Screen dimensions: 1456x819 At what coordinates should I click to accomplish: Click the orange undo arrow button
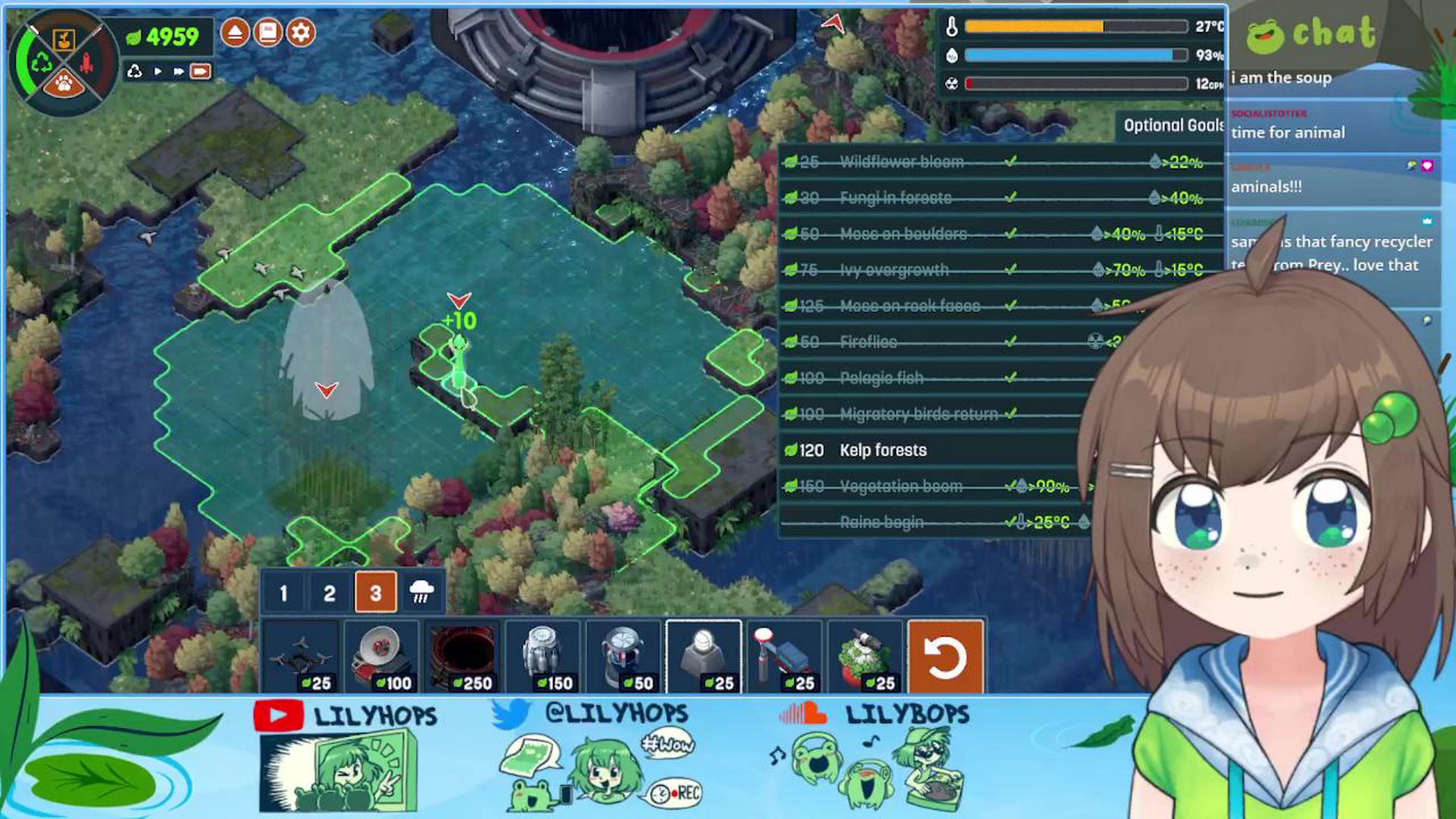(x=945, y=657)
